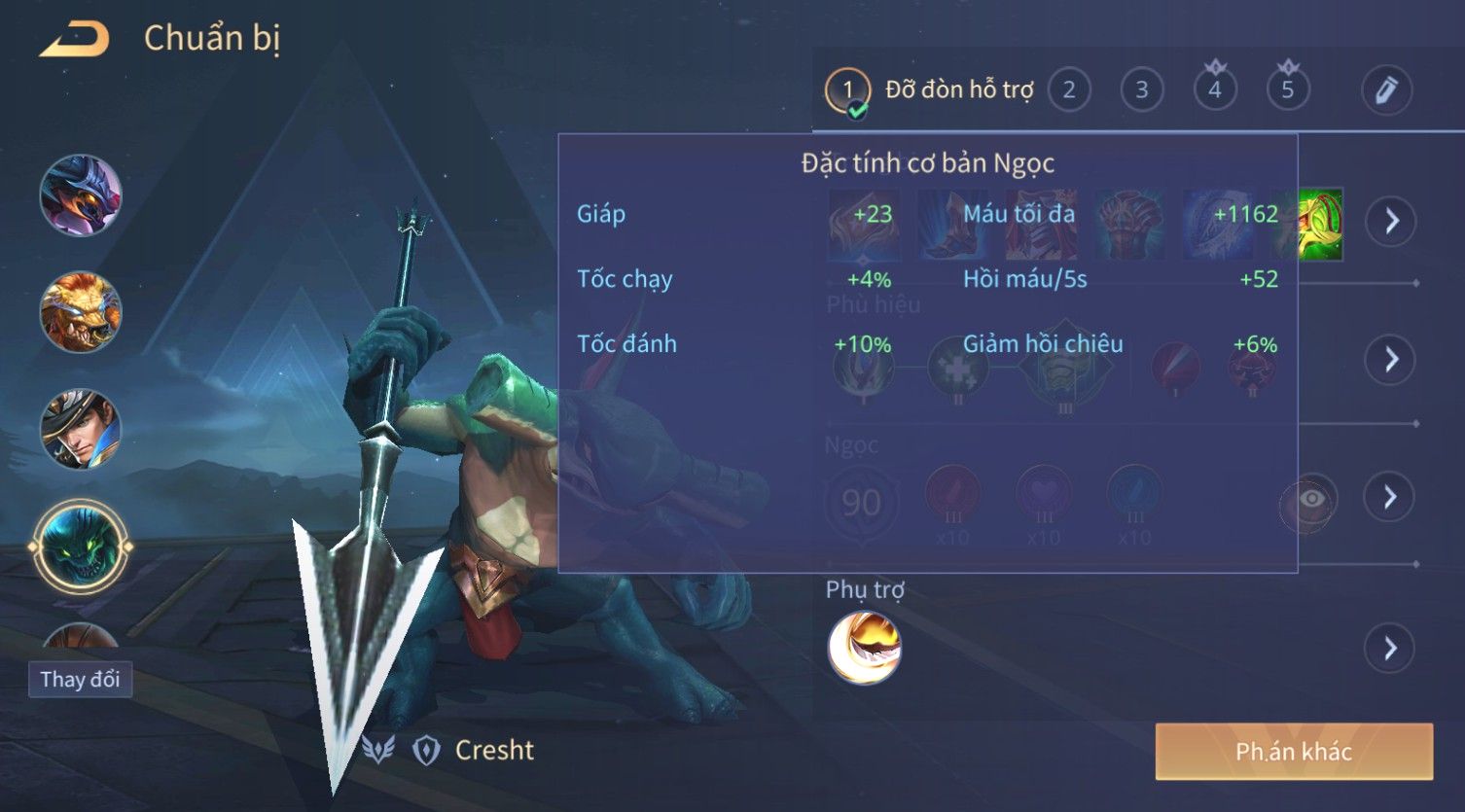The width and height of the screenshot is (1465, 812).
Task: Go back using the return arrow
Action: click(74, 40)
